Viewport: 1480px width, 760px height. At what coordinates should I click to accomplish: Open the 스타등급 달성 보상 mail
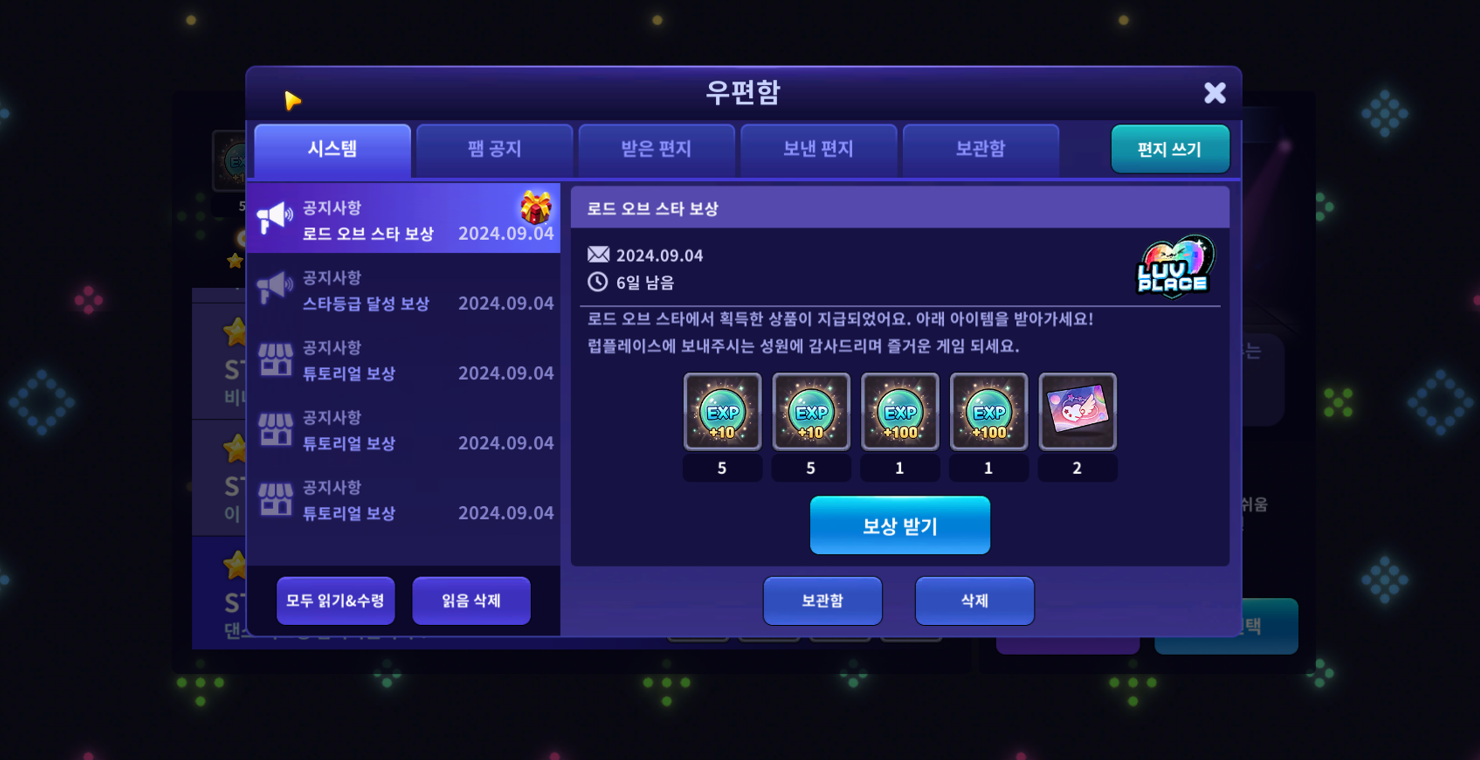click(403, 290)
